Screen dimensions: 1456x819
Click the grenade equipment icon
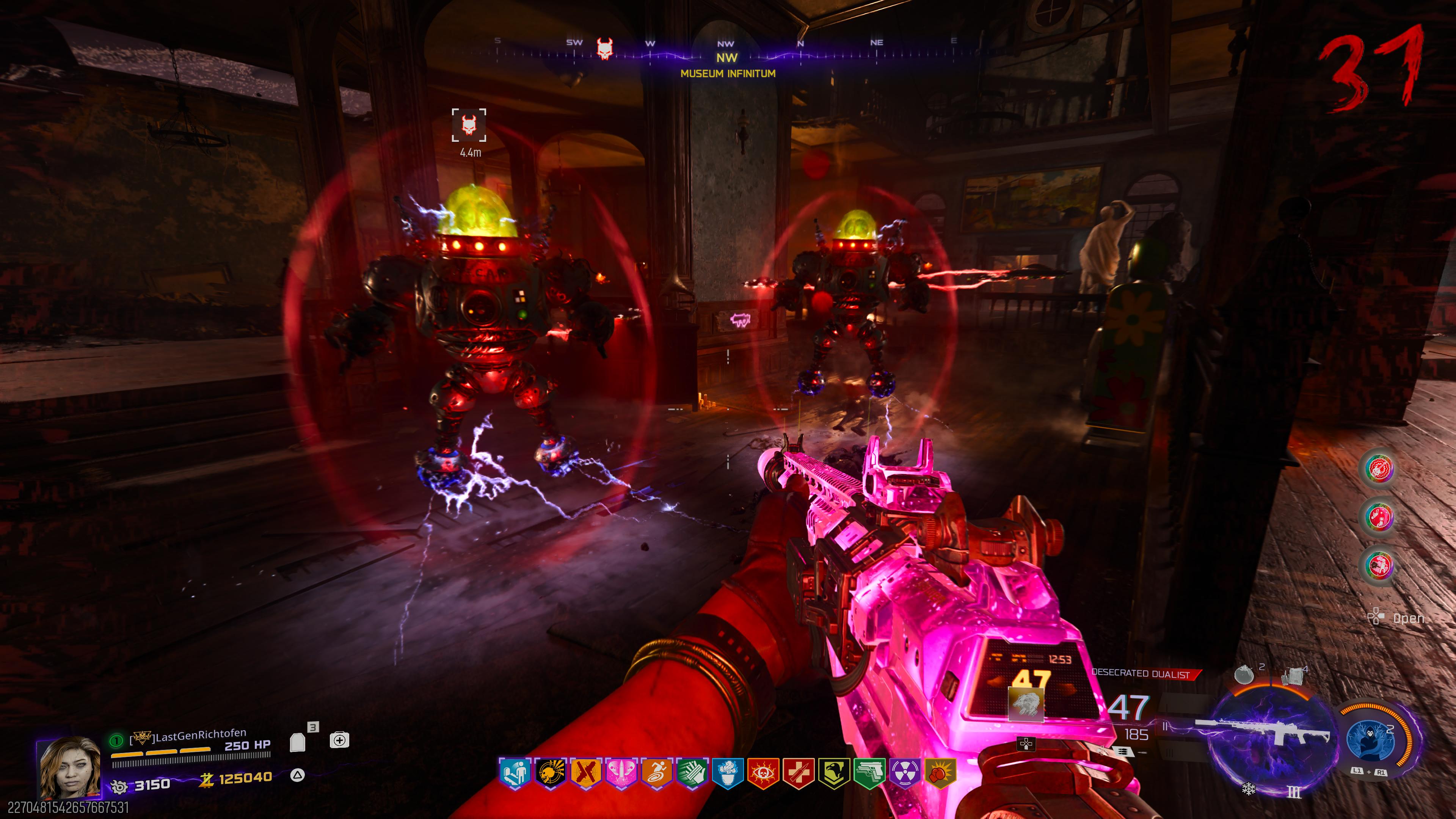pyautogui.click(x=1244, y=675)
